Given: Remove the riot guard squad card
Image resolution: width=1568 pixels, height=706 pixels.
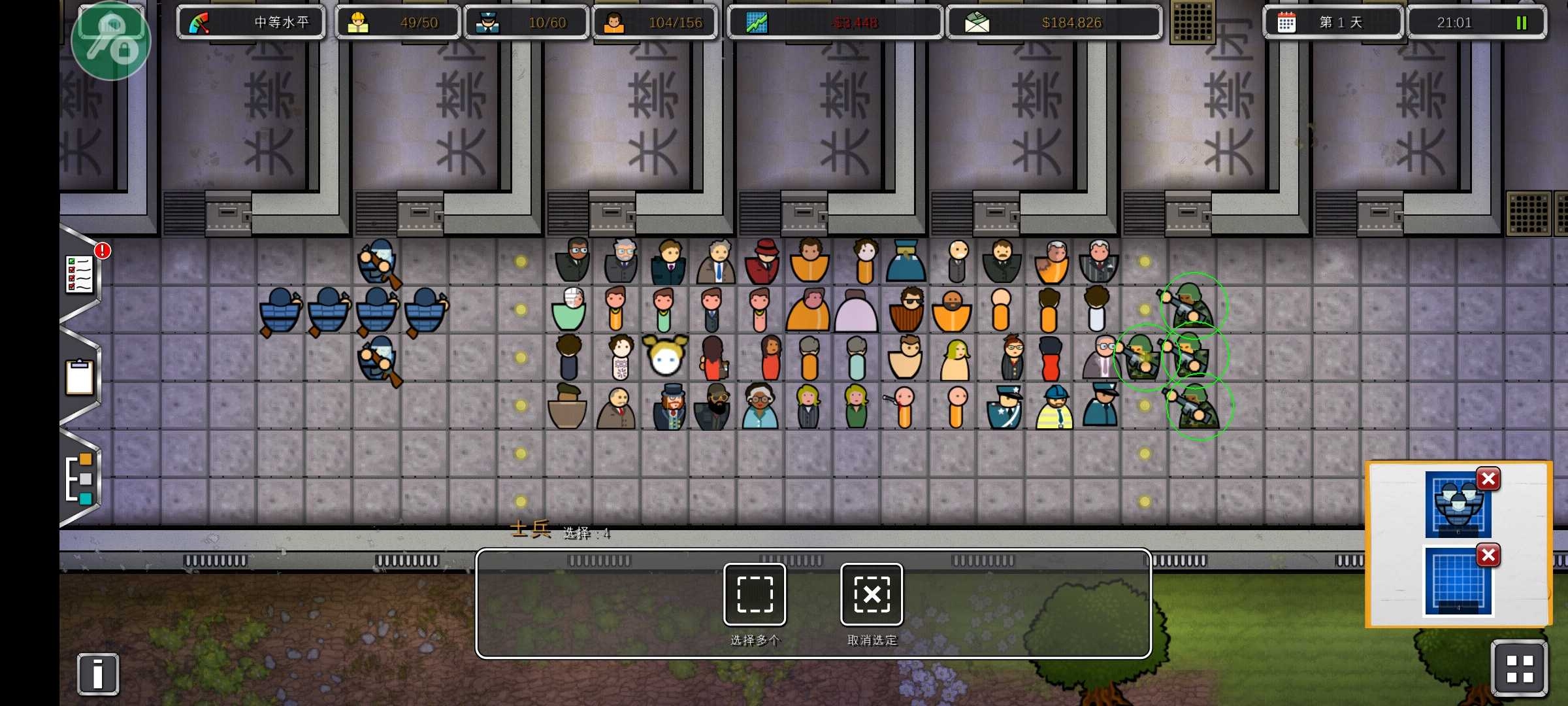Looking at the screenshot, I should point(1488,479).
